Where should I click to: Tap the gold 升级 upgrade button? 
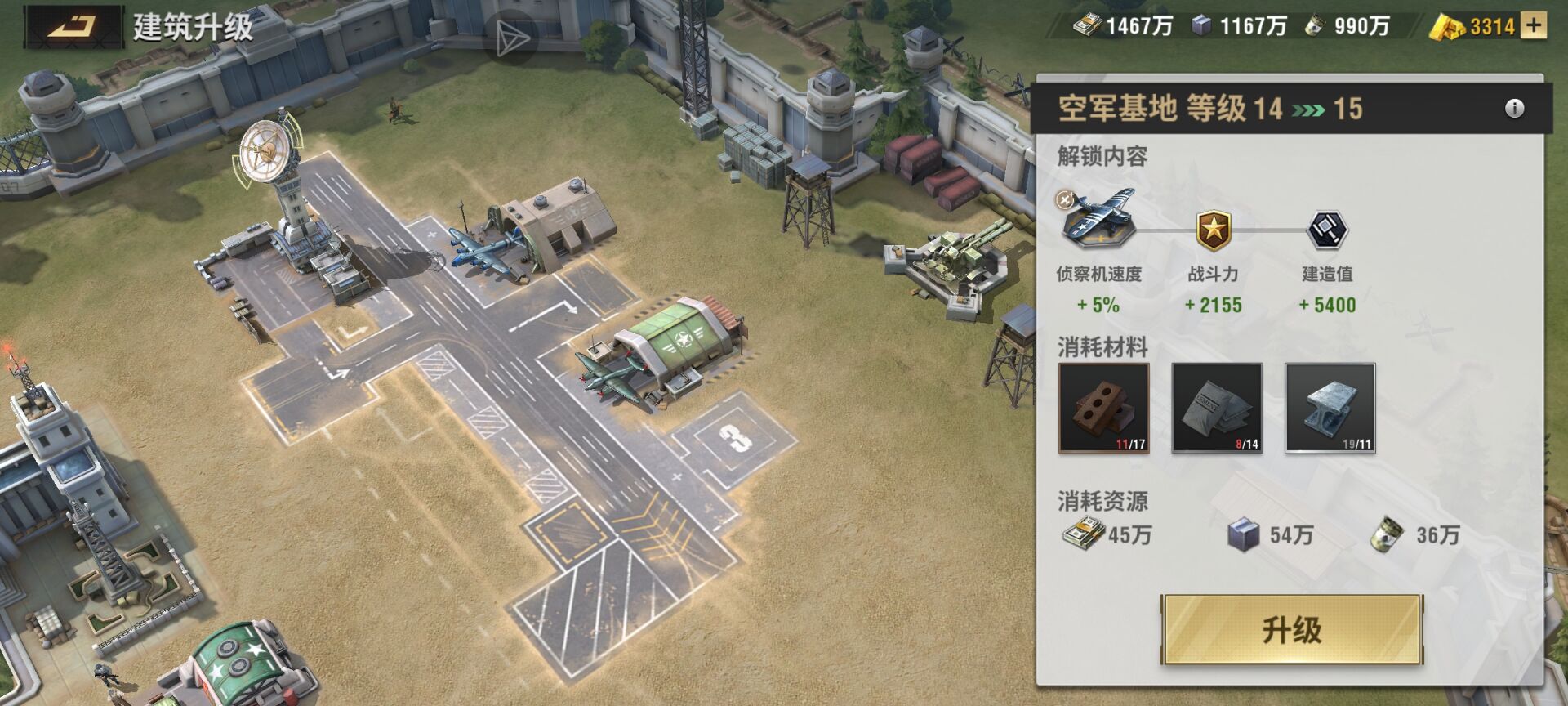[x=1292, y=630]
